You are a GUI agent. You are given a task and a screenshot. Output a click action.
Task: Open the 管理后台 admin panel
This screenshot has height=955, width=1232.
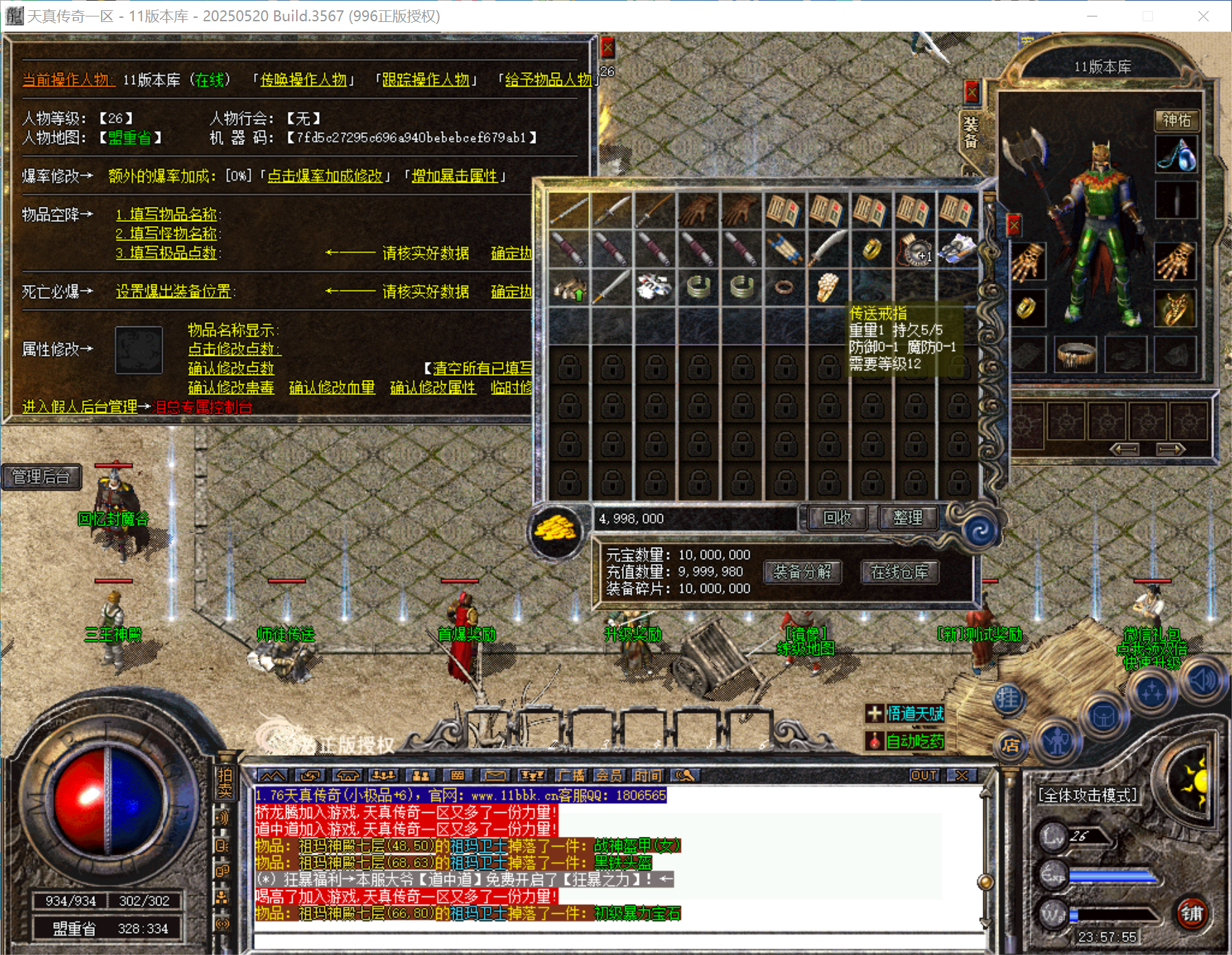click(x=41, y=477)
